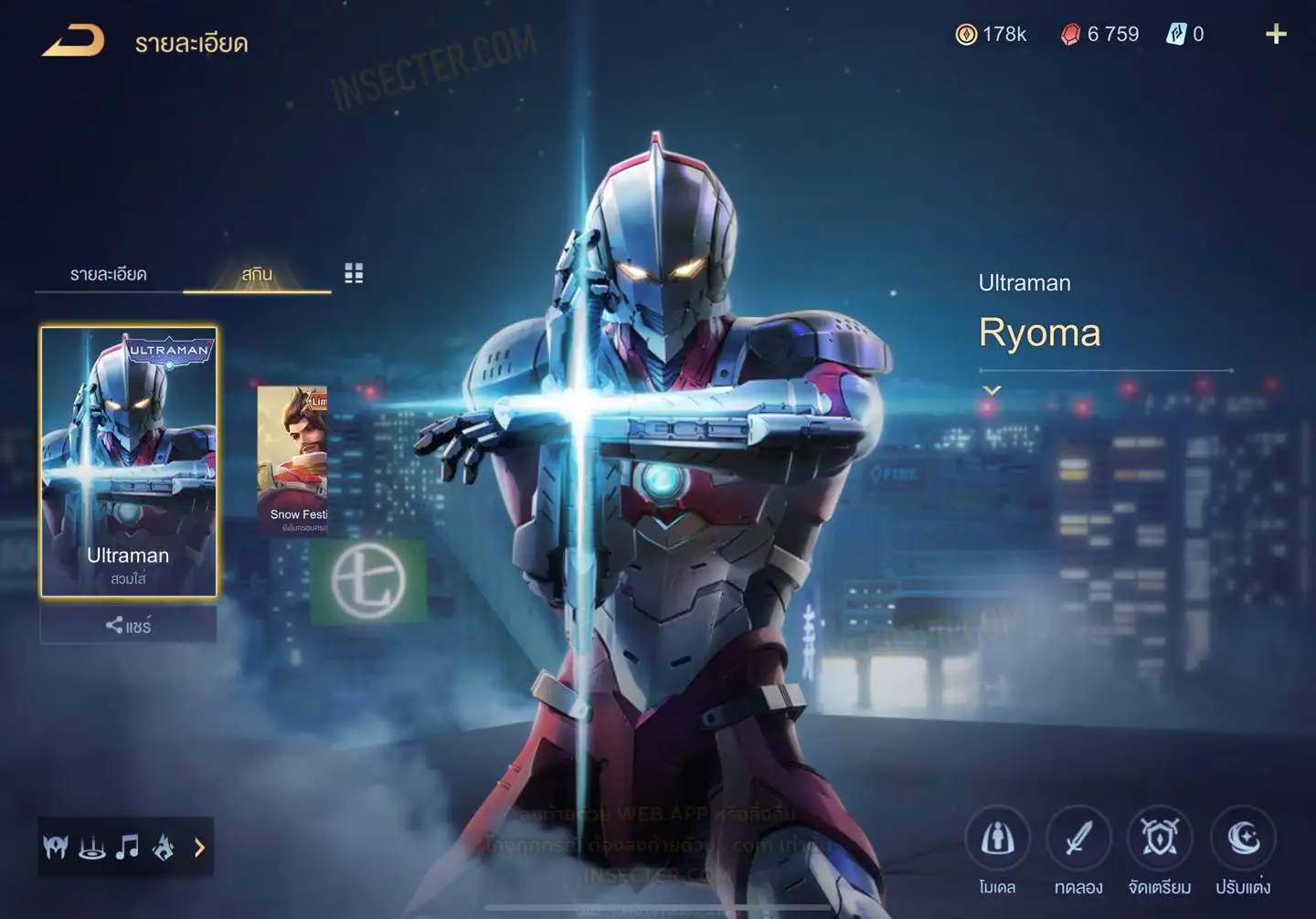Select the Ultraman skin card
Viewport: 1316px width, 919px height.
click(x=128, y=461)
